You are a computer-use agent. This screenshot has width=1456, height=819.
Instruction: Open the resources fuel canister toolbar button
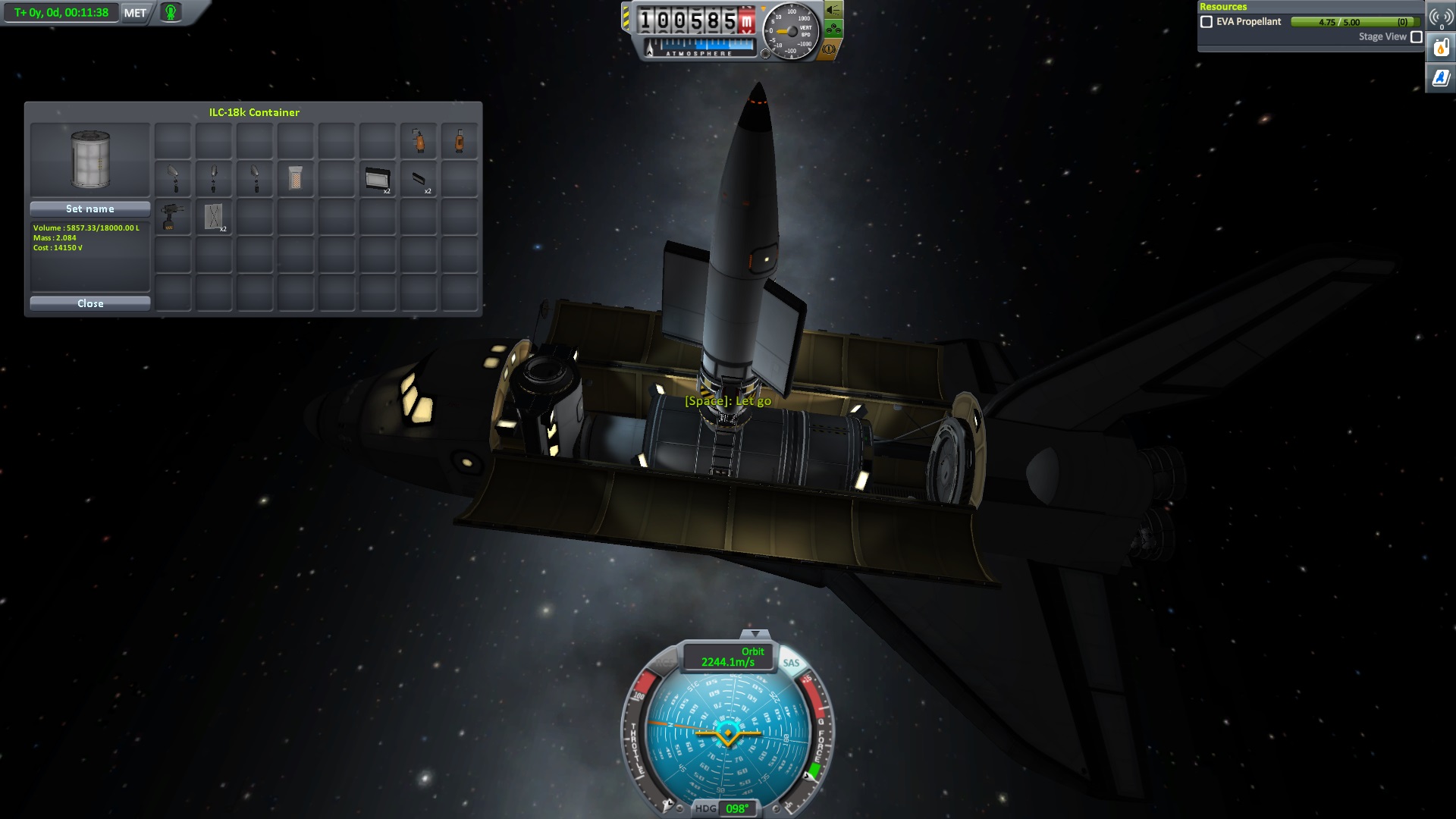click(x=1440, y=49)
